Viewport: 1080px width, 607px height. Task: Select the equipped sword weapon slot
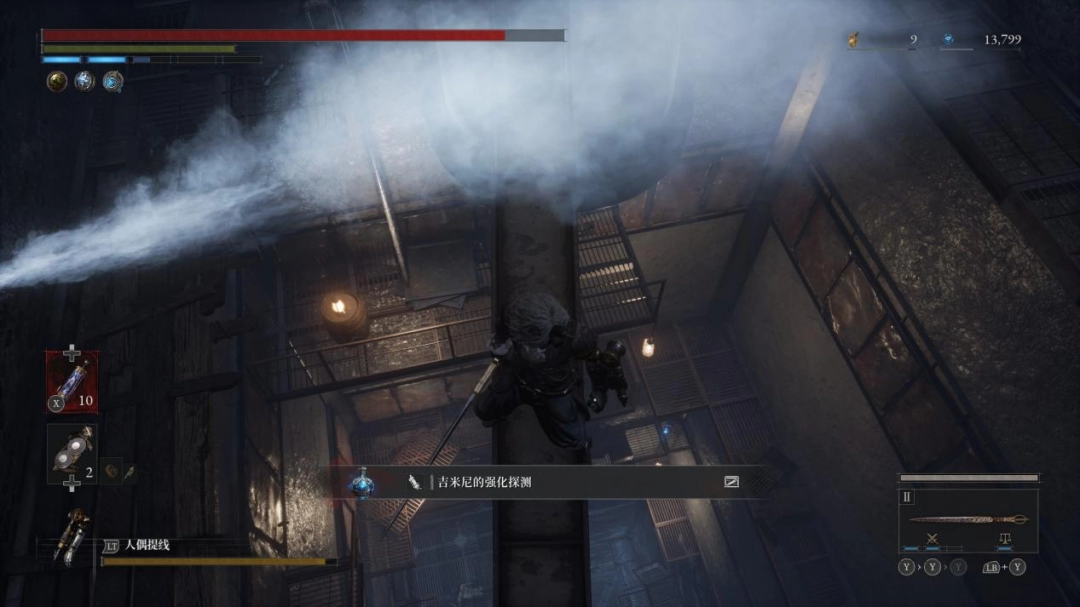tap(968, 519)
